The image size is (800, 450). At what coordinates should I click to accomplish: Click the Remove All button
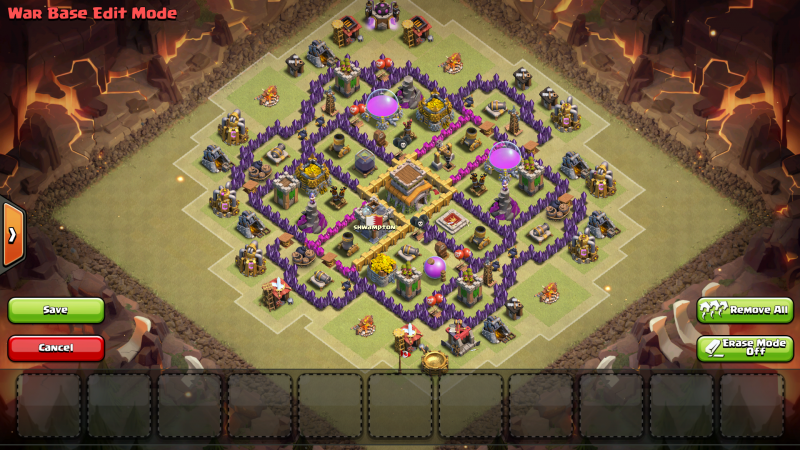(x=745, y=310)
